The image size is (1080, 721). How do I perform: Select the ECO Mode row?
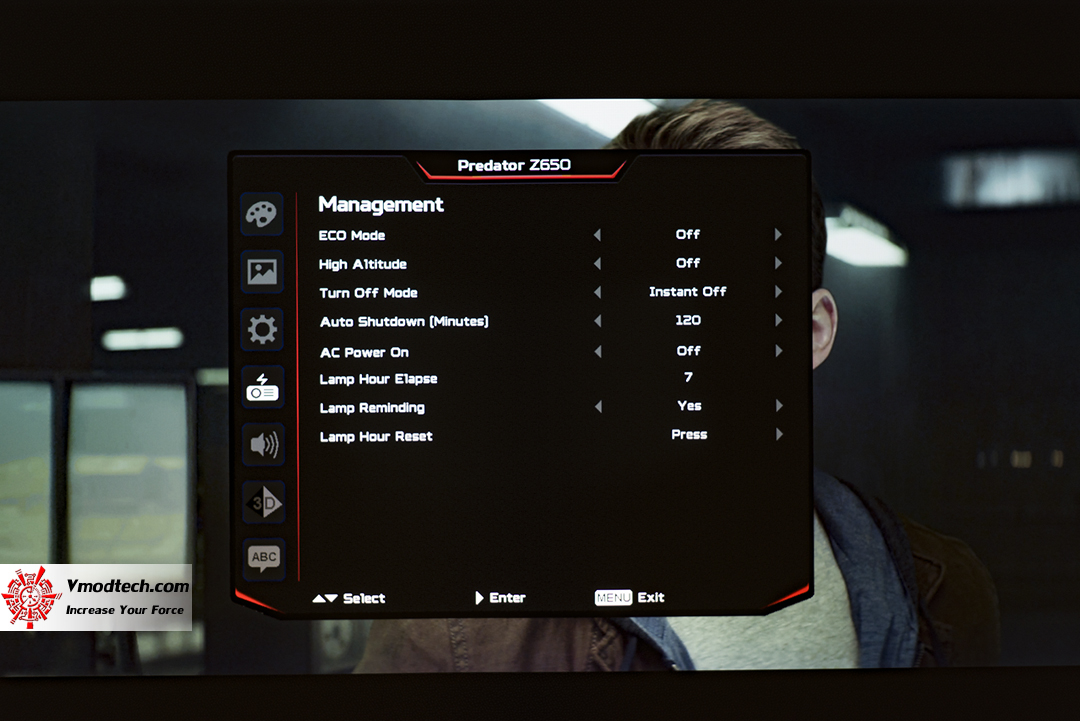(x=352, y=236)
